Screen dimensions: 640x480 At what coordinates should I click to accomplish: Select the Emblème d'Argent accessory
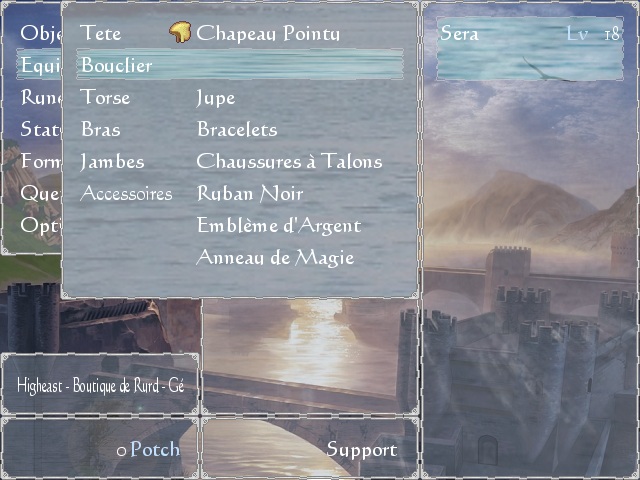point(278,226)
